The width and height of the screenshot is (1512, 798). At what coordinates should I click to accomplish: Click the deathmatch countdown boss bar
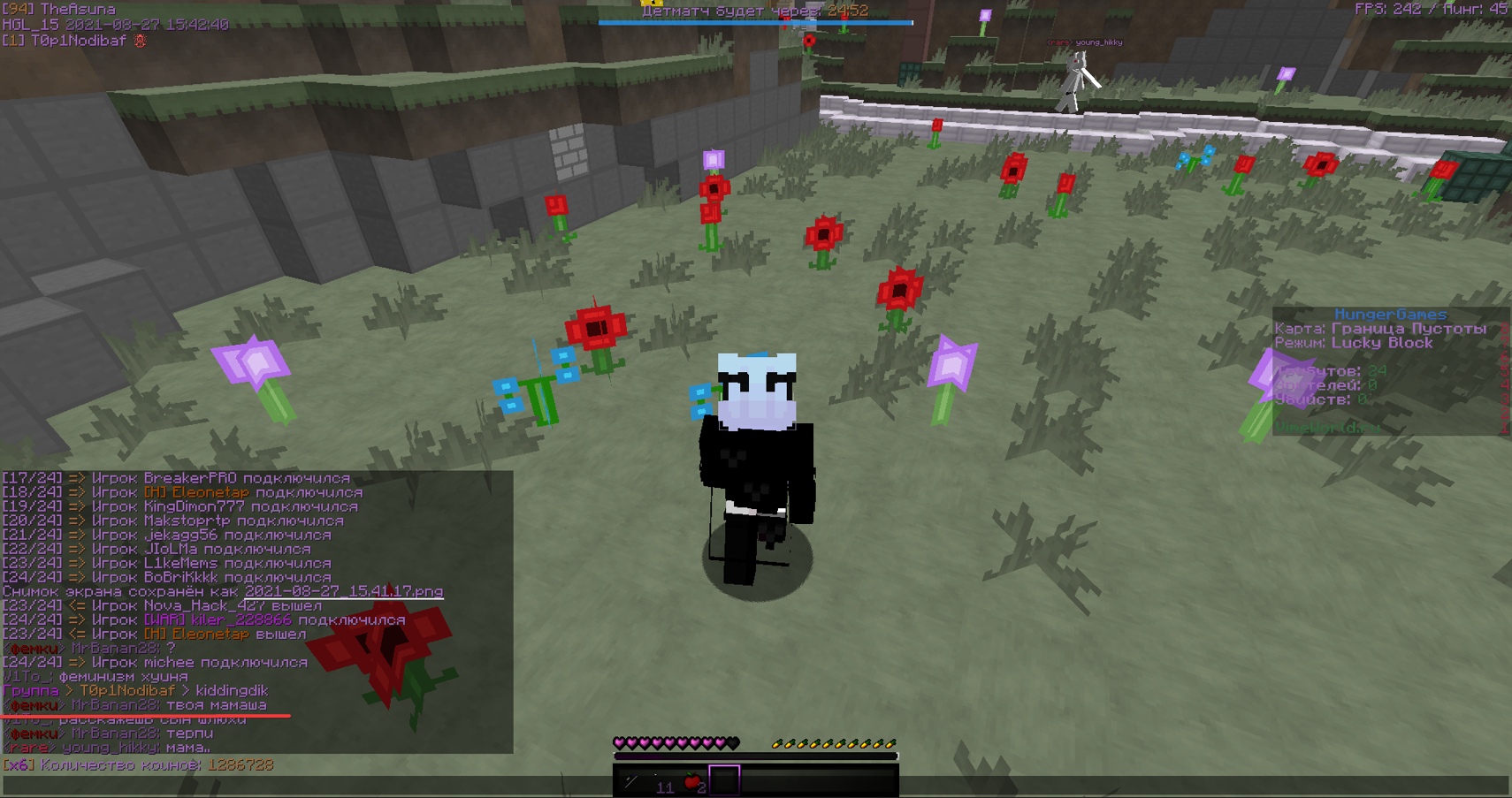[756, 22]
